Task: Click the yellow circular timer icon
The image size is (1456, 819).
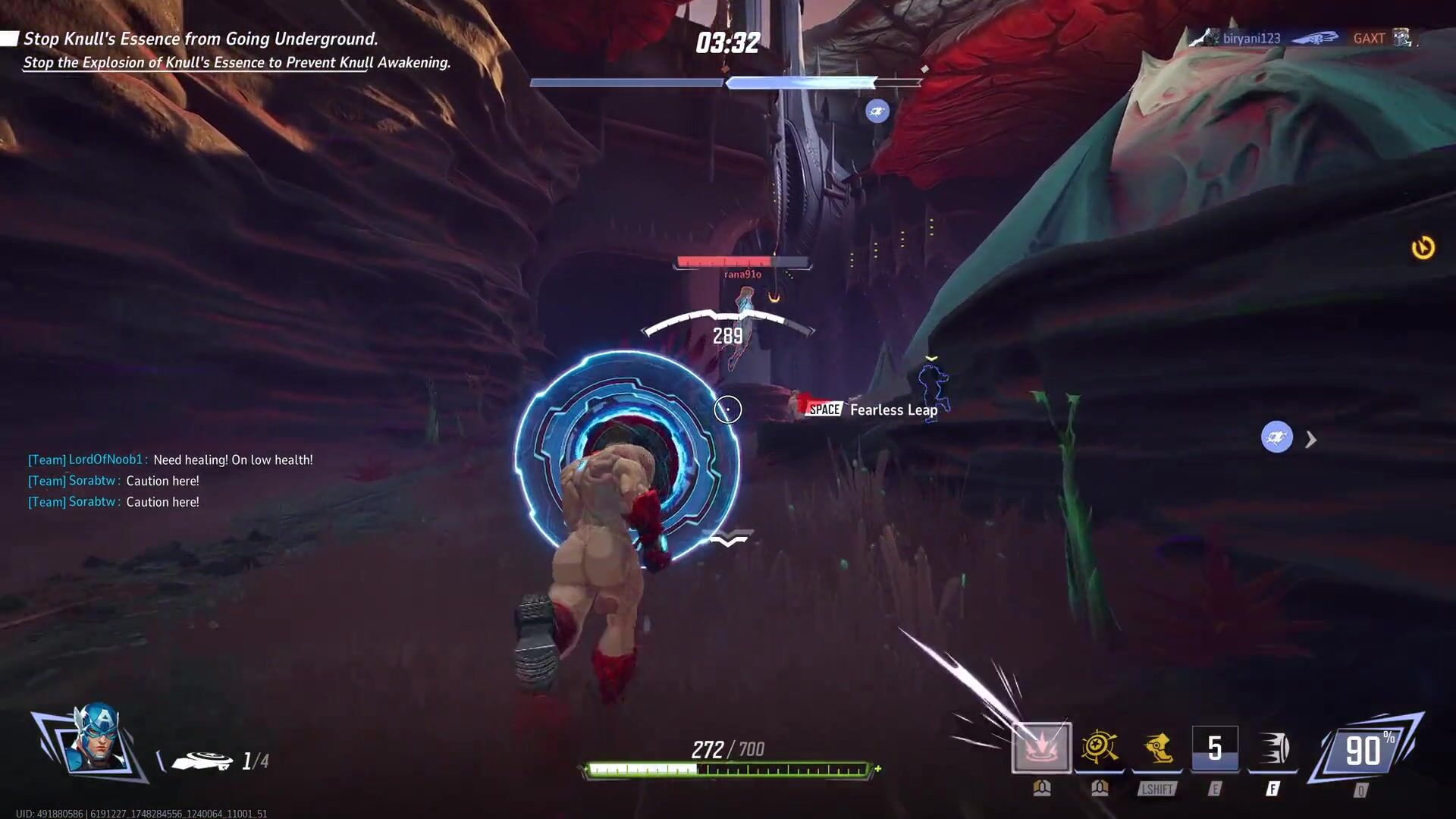Action: click(1423, 248)
